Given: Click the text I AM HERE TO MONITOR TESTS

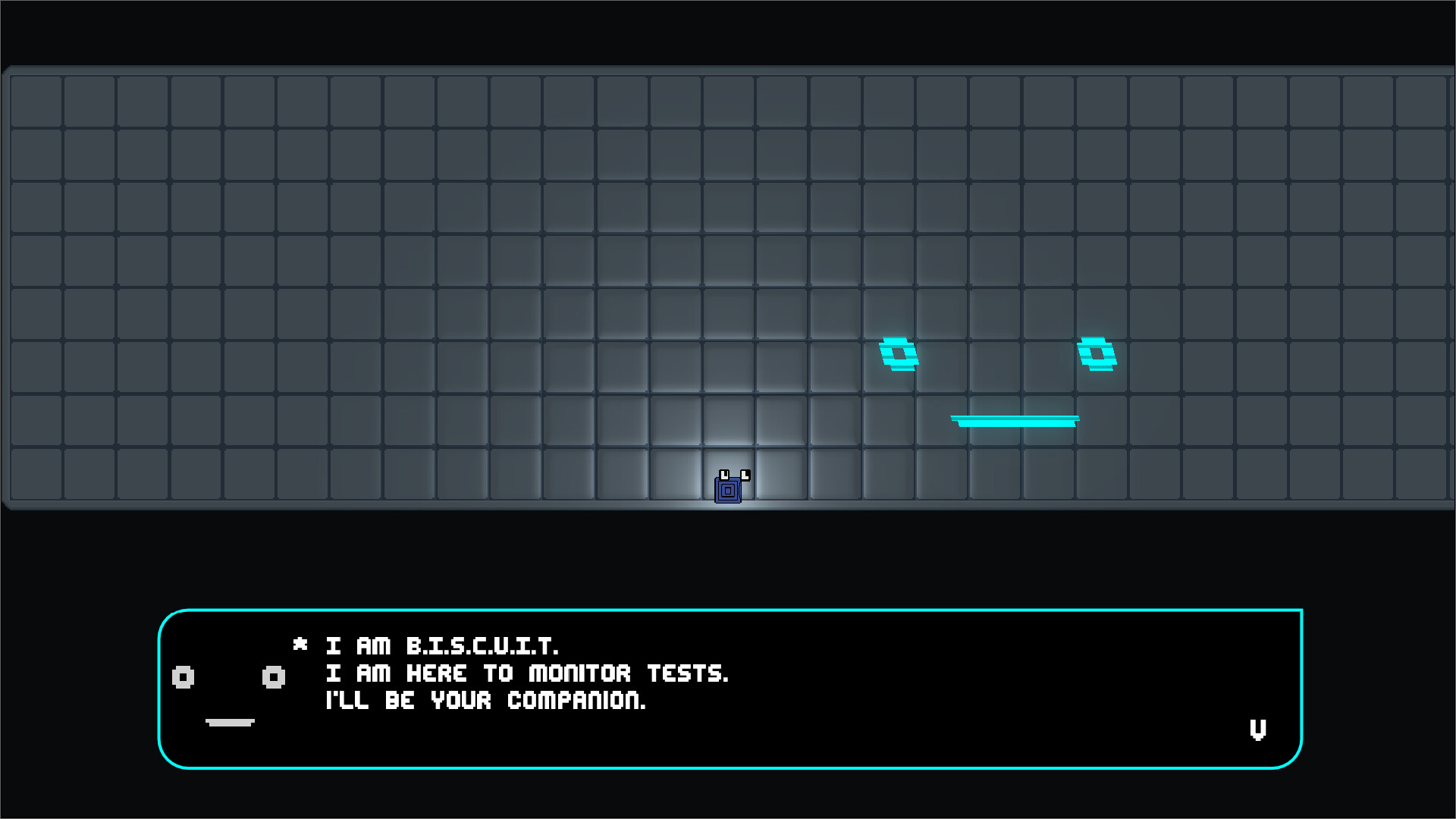Looking at the screenshot, I should 527,673.
